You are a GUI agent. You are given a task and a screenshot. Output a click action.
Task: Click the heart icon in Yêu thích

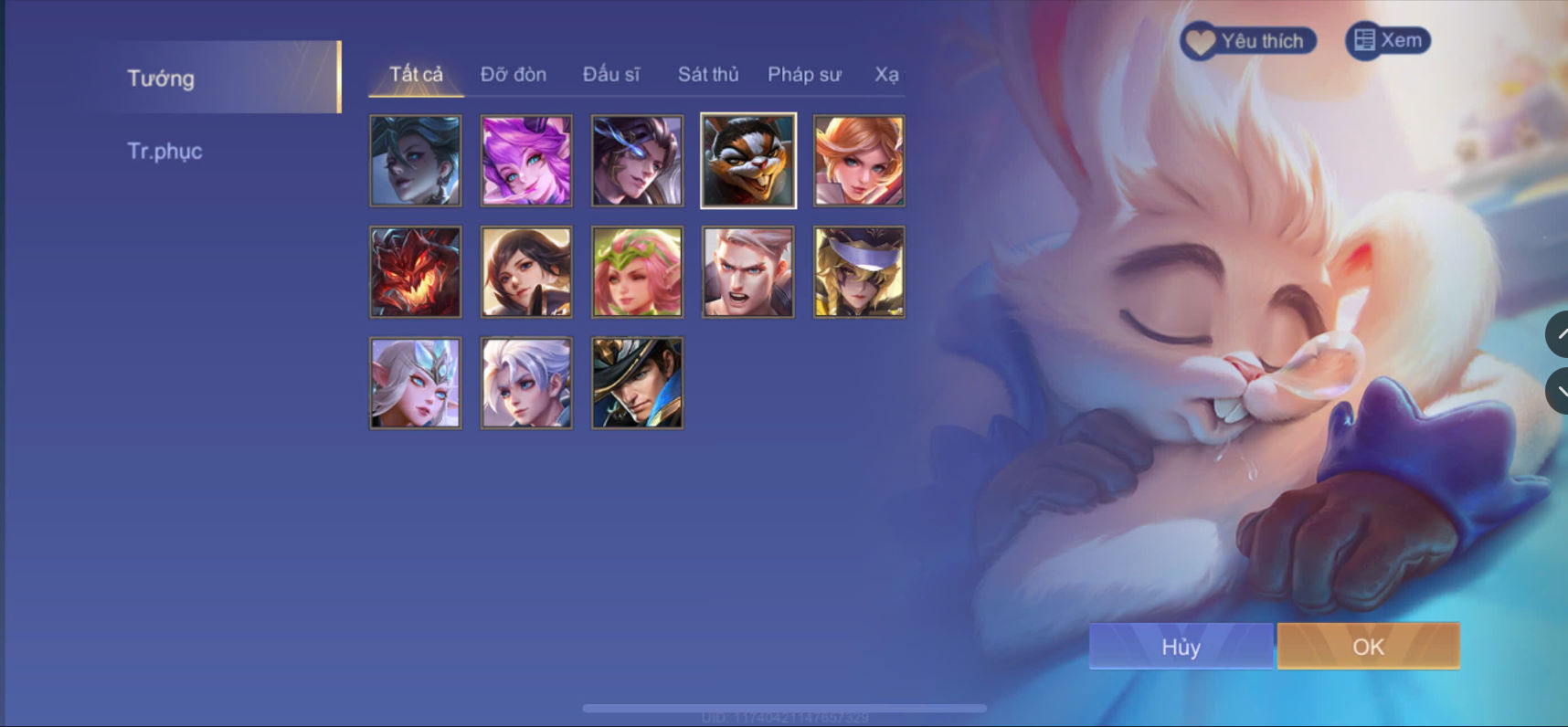pyautogui.click(x=1202, y=40)
